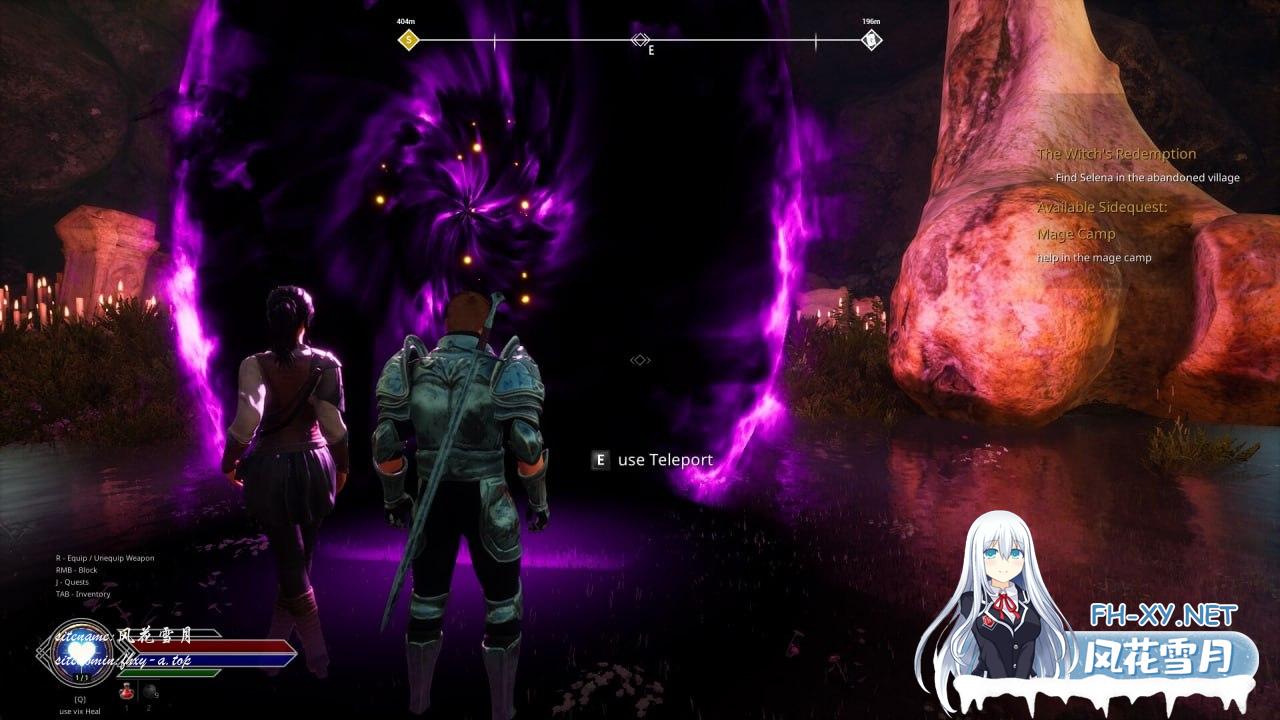The image size is (1280, 720).
Task: Activate the glowing heart Heal ability orb
Action: point(79,650)
